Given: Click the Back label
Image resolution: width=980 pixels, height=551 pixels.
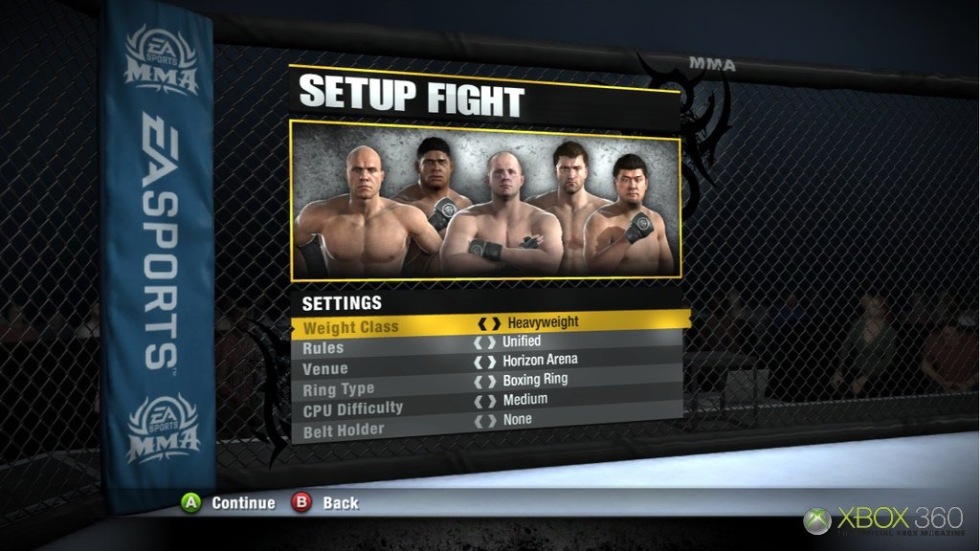Looking at the screenshot, I should 340,503.
